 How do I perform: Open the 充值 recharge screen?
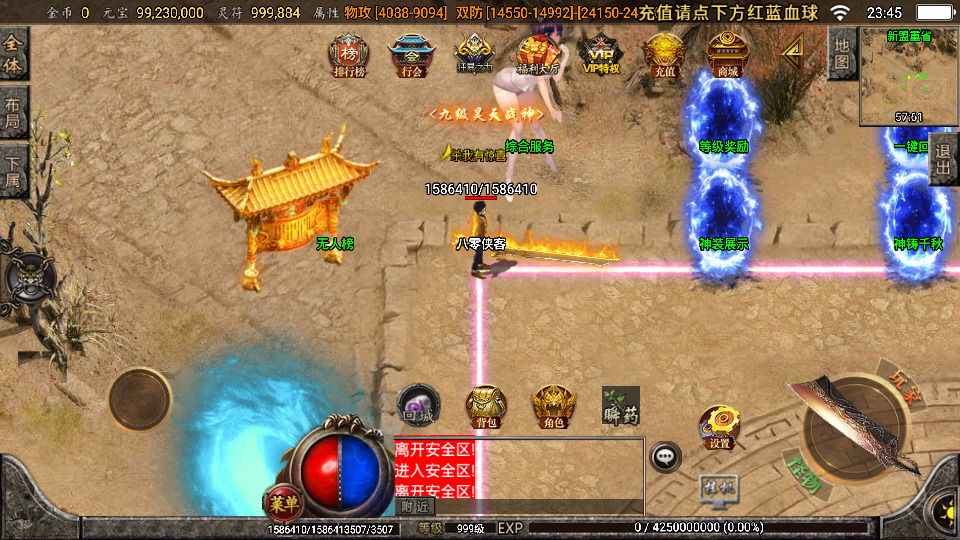[663, 55]
